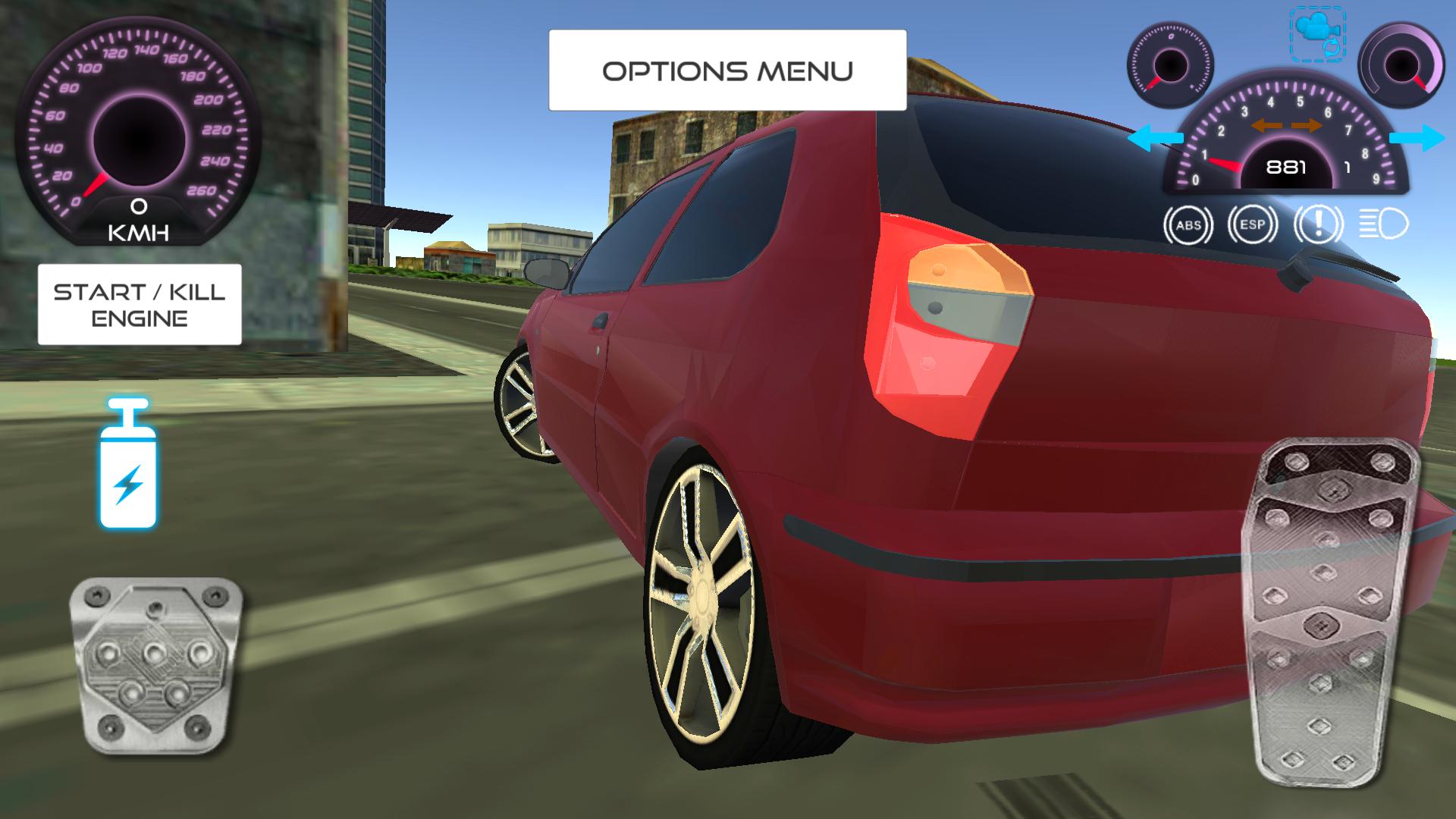
Task: Toggle the headlights indicator
Action: [x=1383, y=224]
